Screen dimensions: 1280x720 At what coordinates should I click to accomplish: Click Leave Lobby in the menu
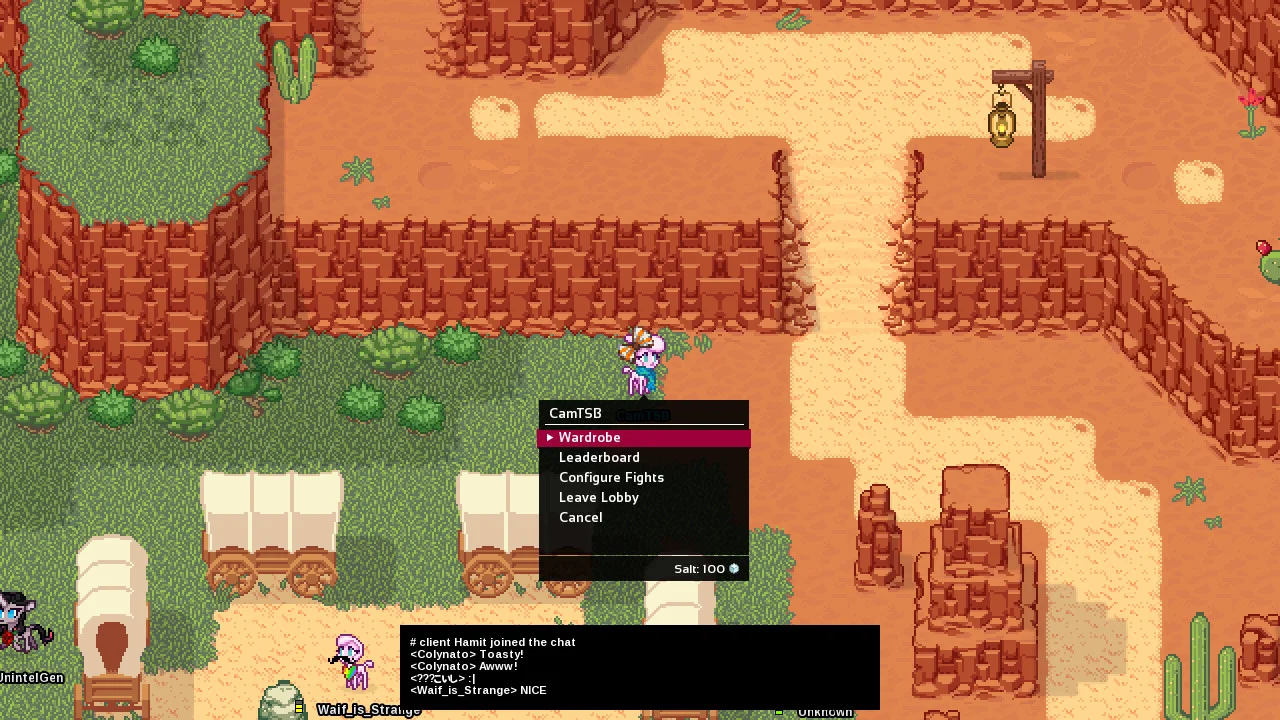pyautogui.click(x=598, y=498)
